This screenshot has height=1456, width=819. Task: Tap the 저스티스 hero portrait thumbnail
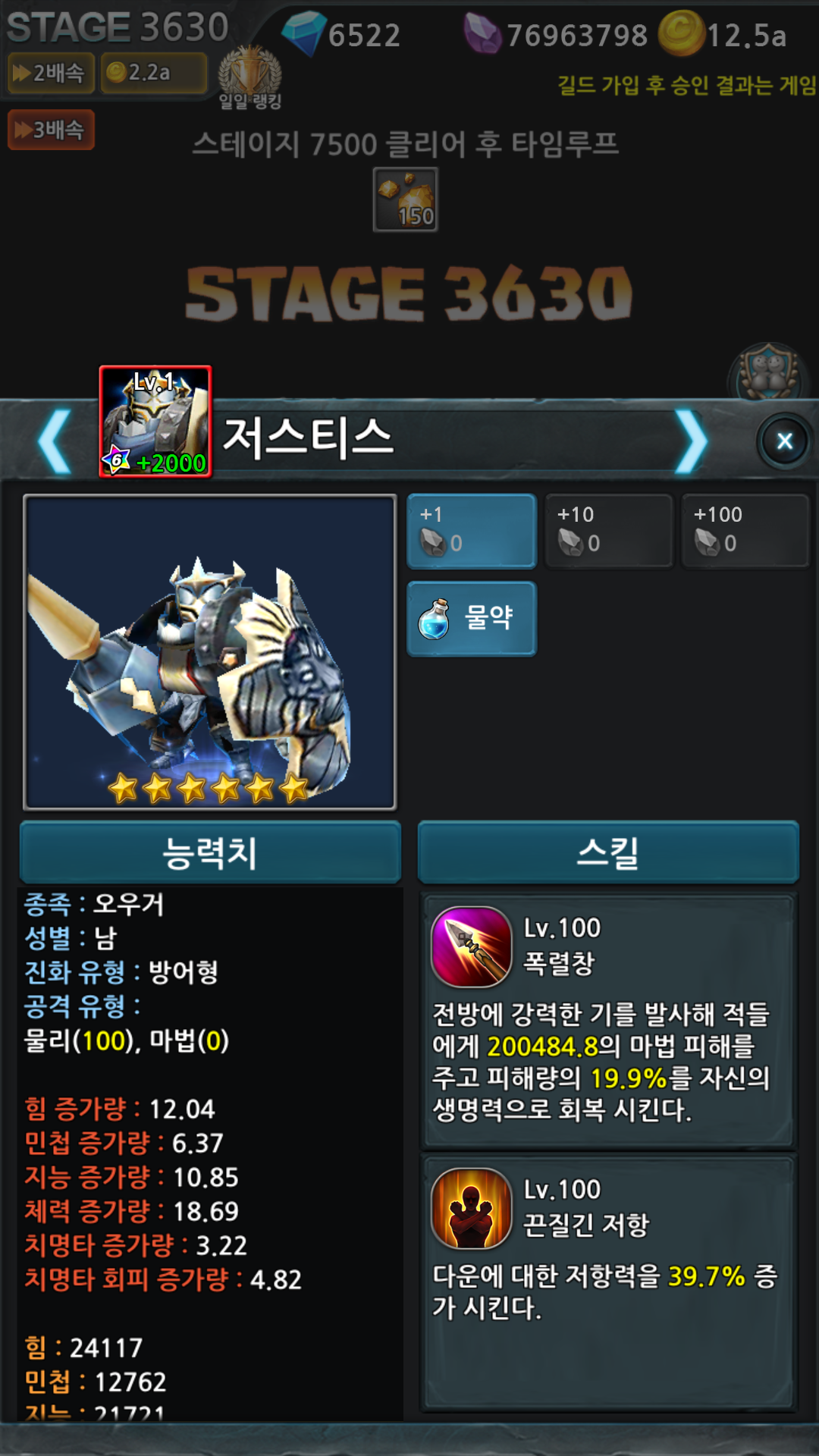[155, 422]
